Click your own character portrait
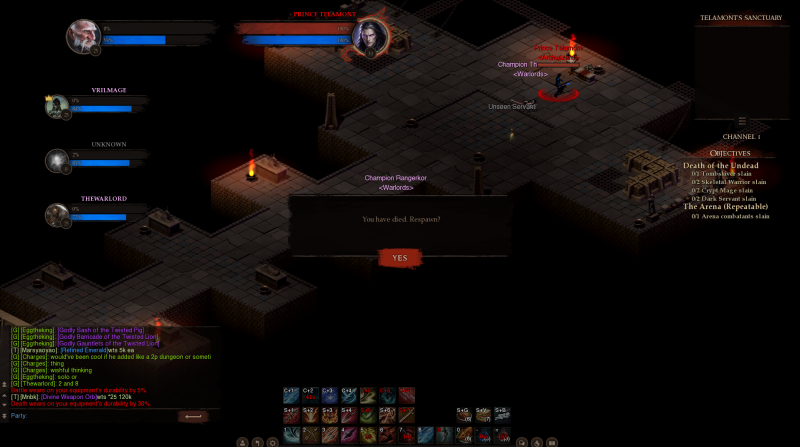The image size is (800, 447). [82, 37]
